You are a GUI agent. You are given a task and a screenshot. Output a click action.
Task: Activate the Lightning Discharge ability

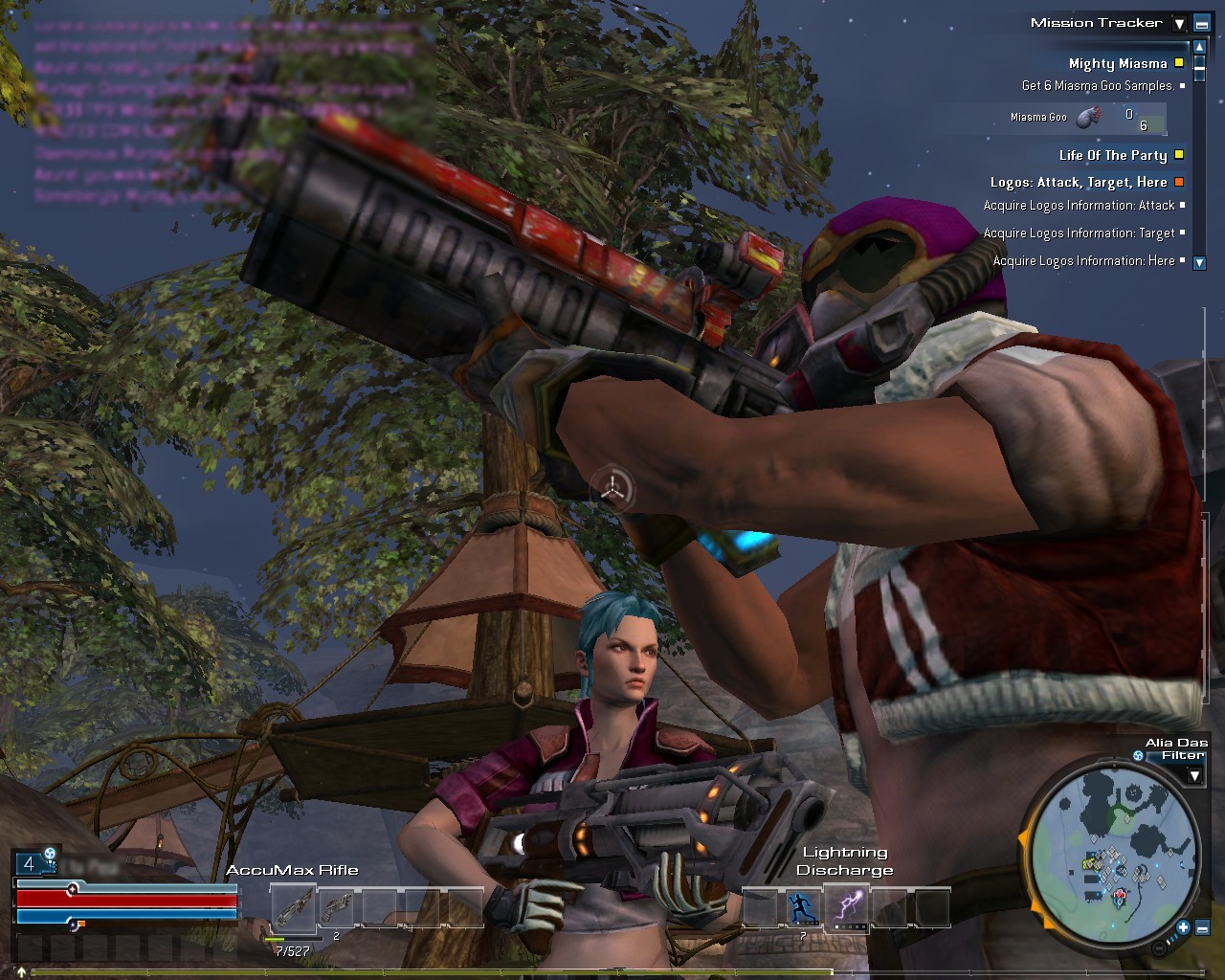[846, 906]
